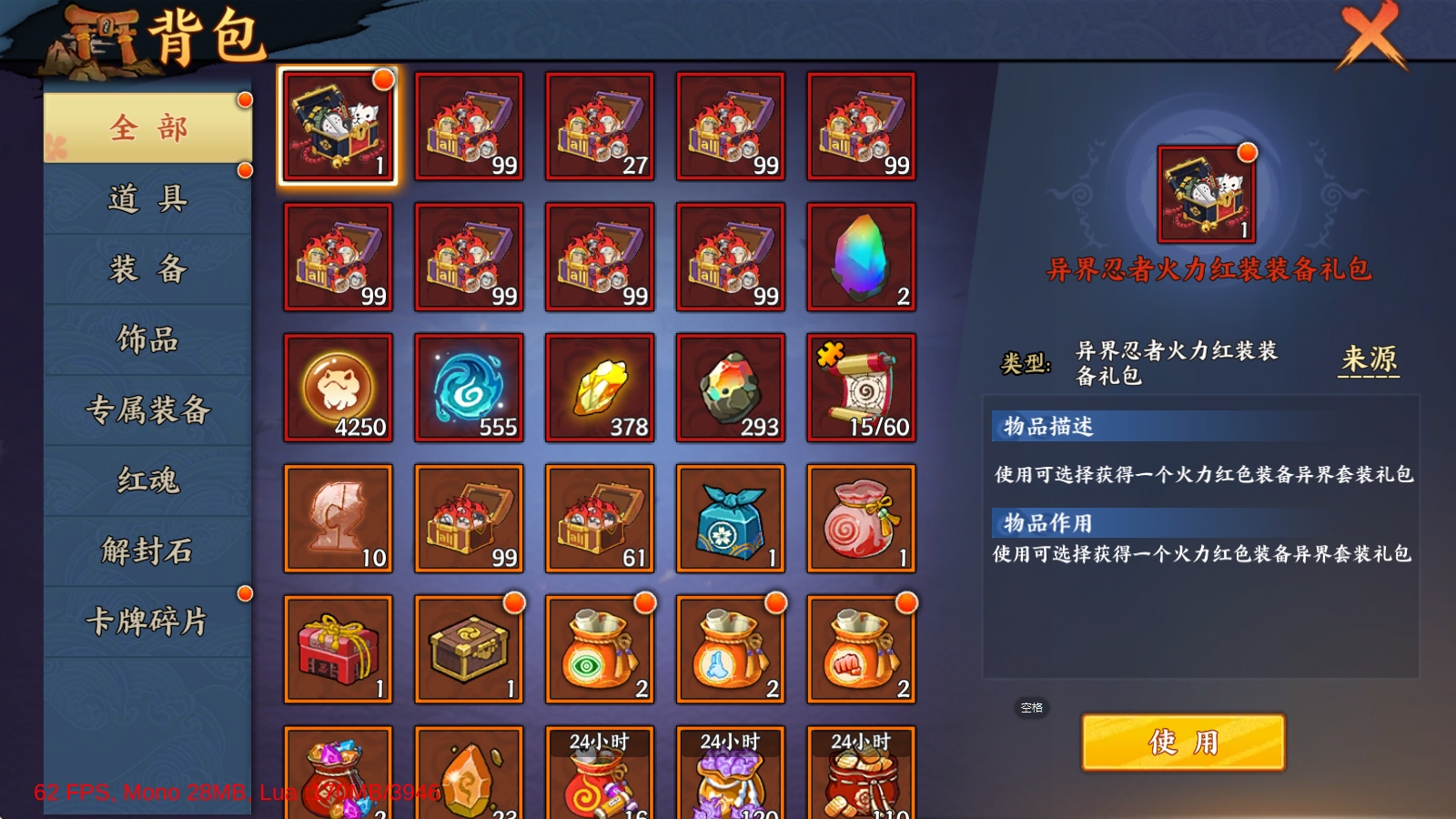Select the pink spiral pouch item

coord(862,517)
